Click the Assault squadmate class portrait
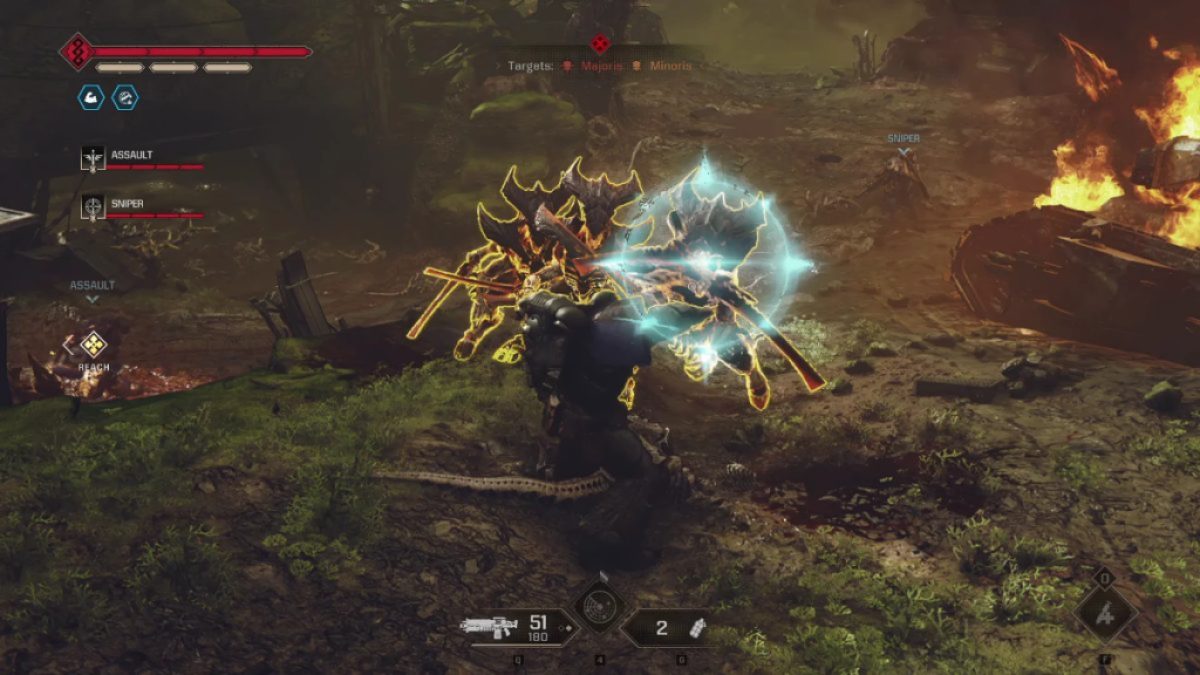This screenshot has height=675, width=1200. (x=93, y=158)
